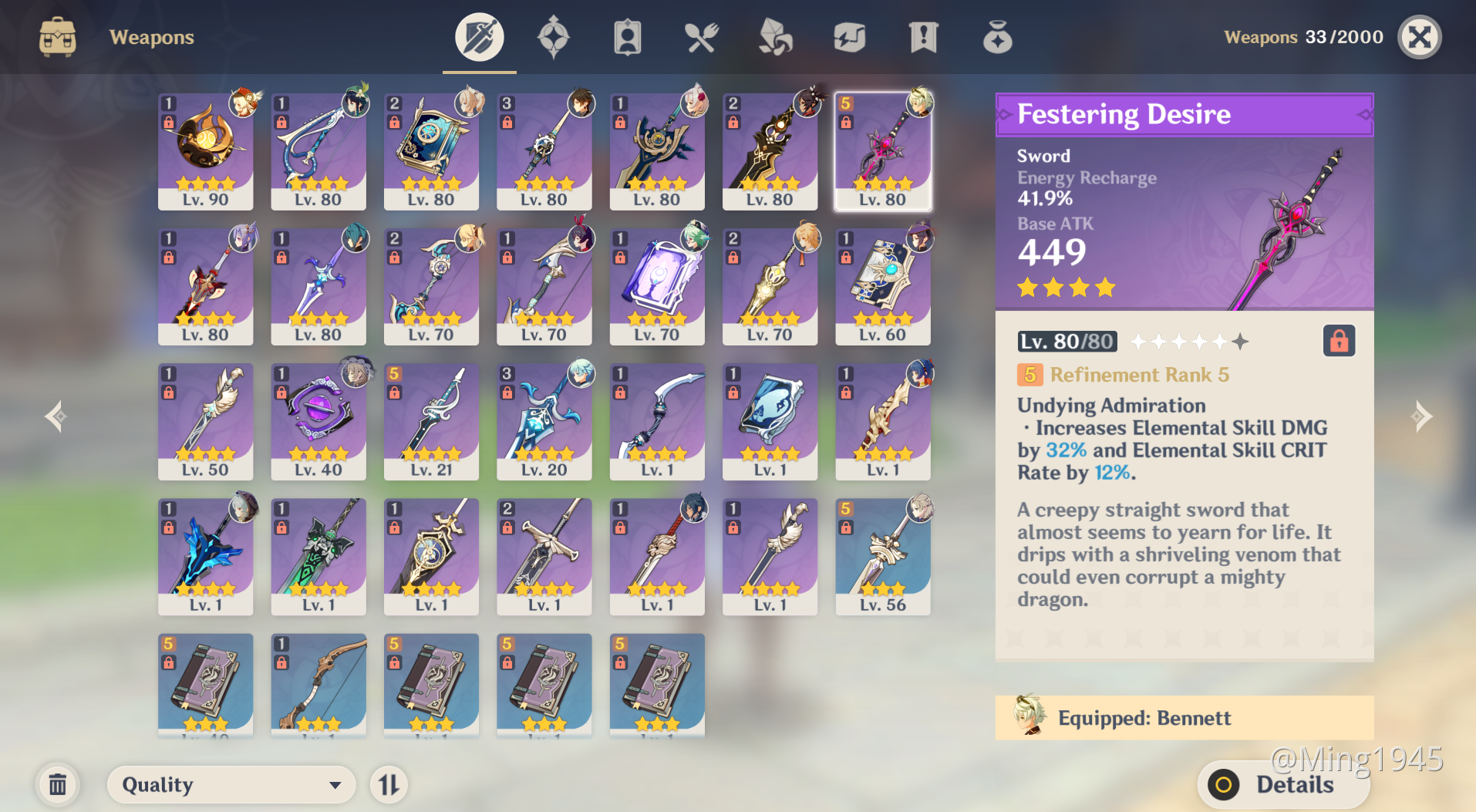Toggle the lock on Festering Desire
This screenshot has width=1476, height=812.
click(x=1340, y=340)
